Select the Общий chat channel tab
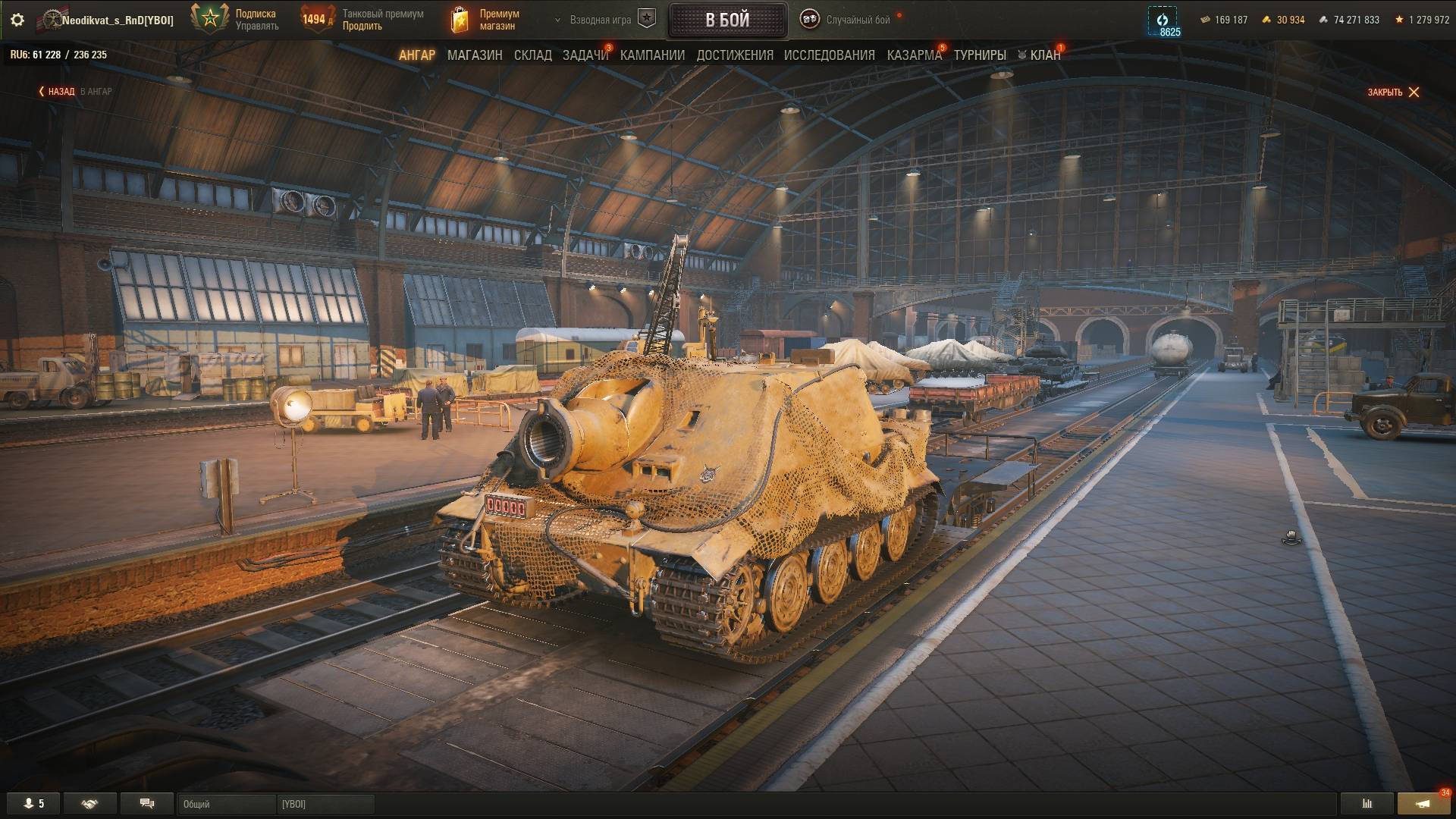 226,804
